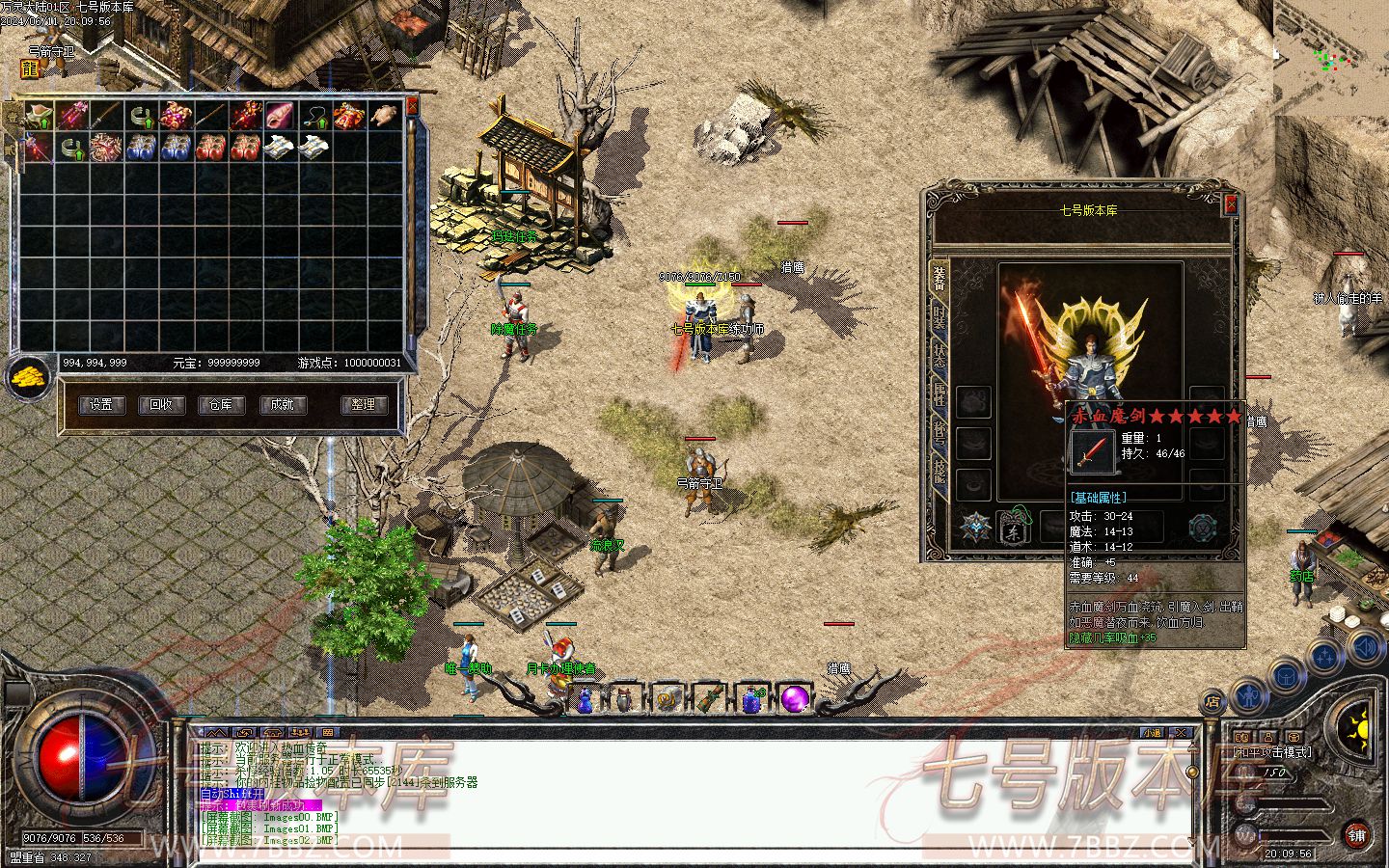The width and height of the screenshot is (1389, 868).
Task: Click the 铺 stall button
Action: [x=1356, y=835]
